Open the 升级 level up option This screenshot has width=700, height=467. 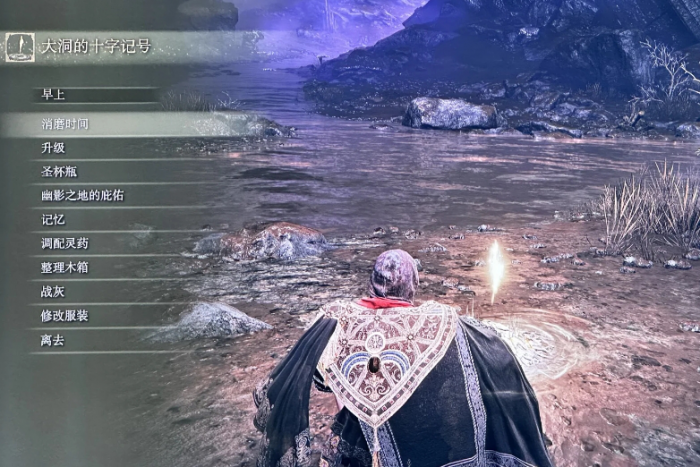54,148
